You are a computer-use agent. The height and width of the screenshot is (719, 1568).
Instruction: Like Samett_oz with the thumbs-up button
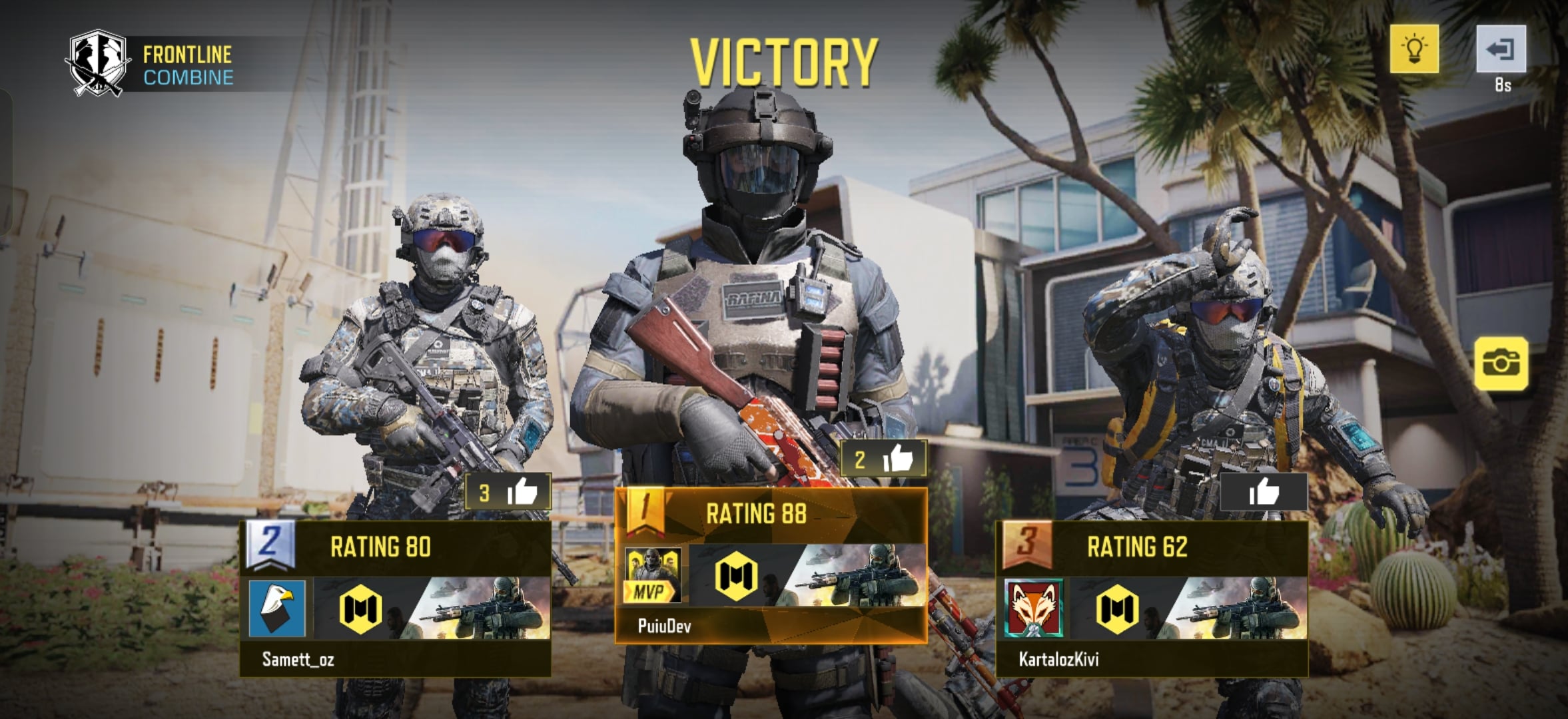[x=509, y=493]
